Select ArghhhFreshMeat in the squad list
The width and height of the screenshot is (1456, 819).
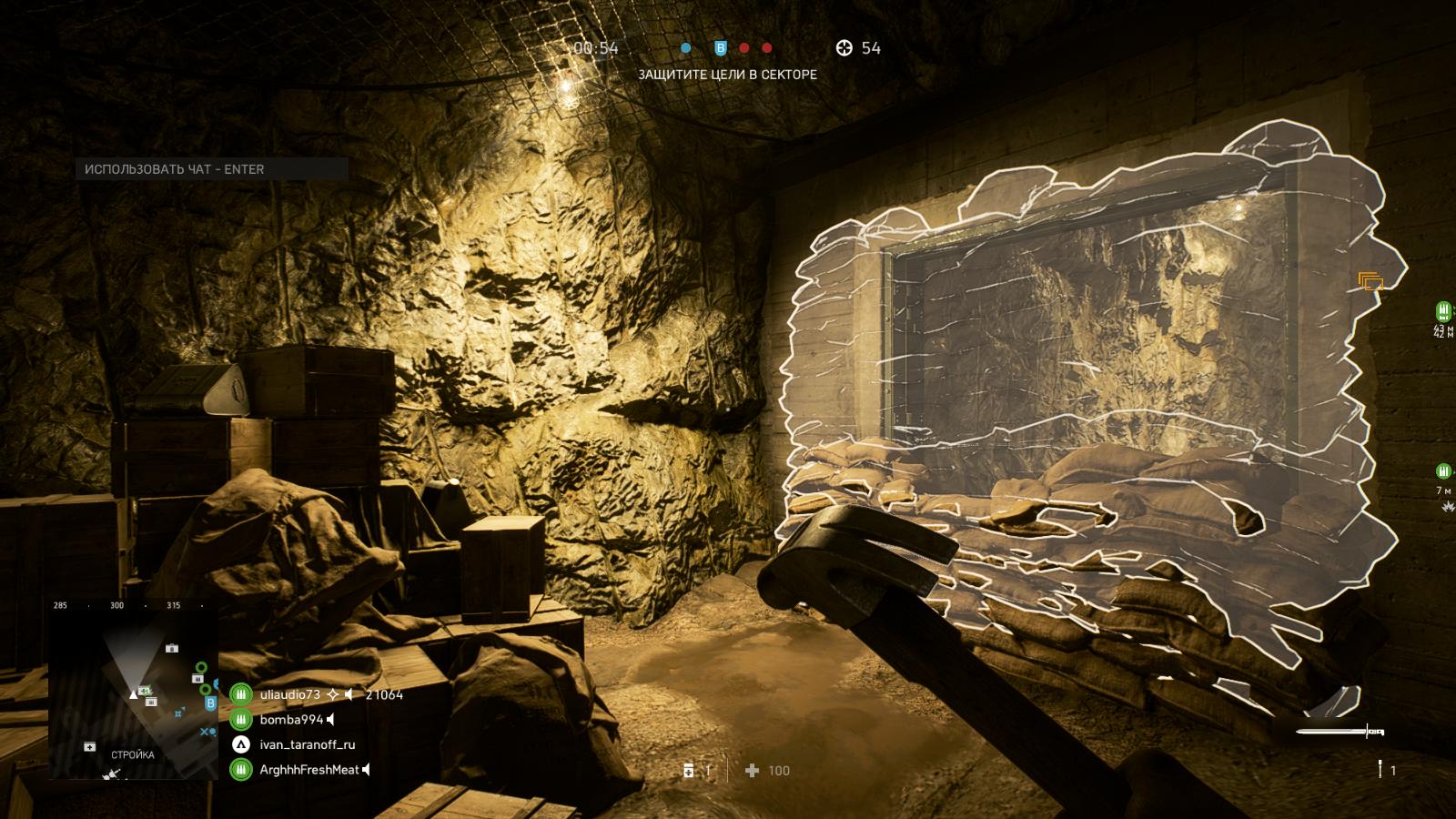click(309, 770)
